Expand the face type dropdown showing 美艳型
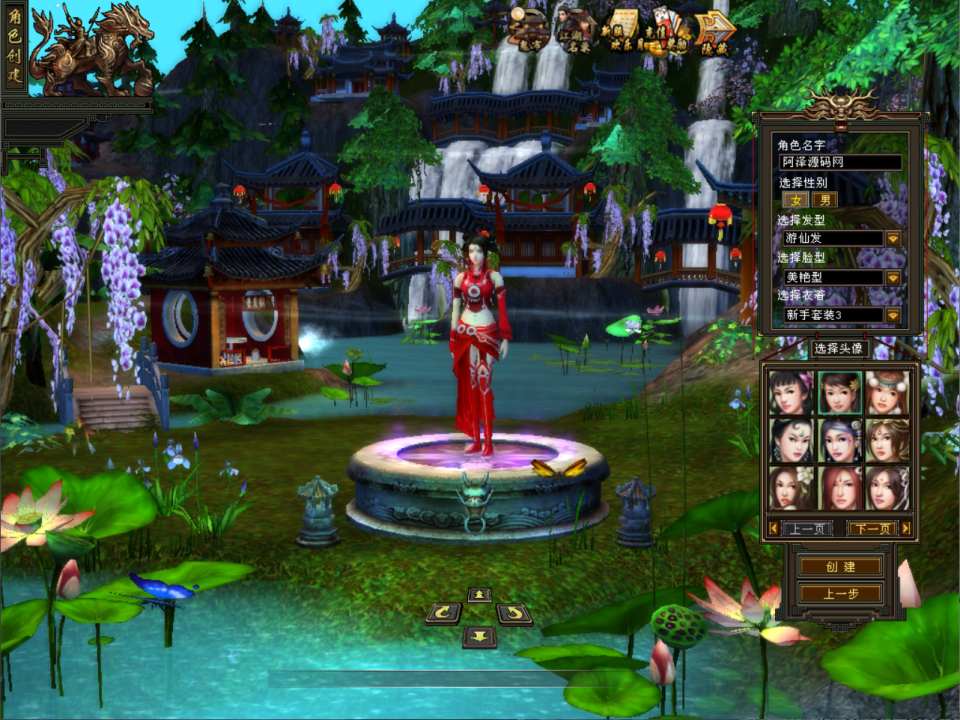The width and height of the screenshot is (960, 720). [x=893, y=277]
